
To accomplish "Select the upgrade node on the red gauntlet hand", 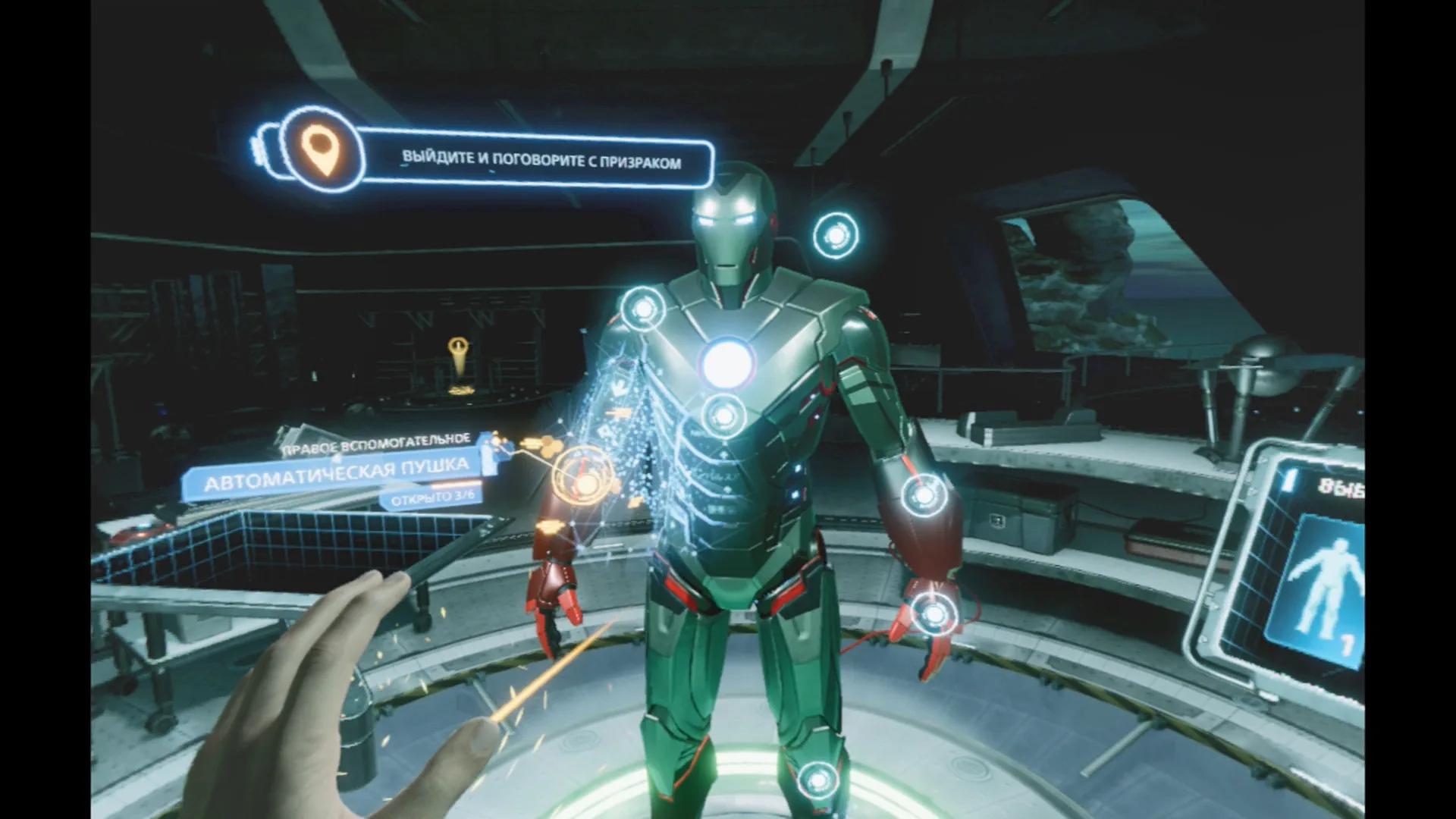I will coord(933,613).
